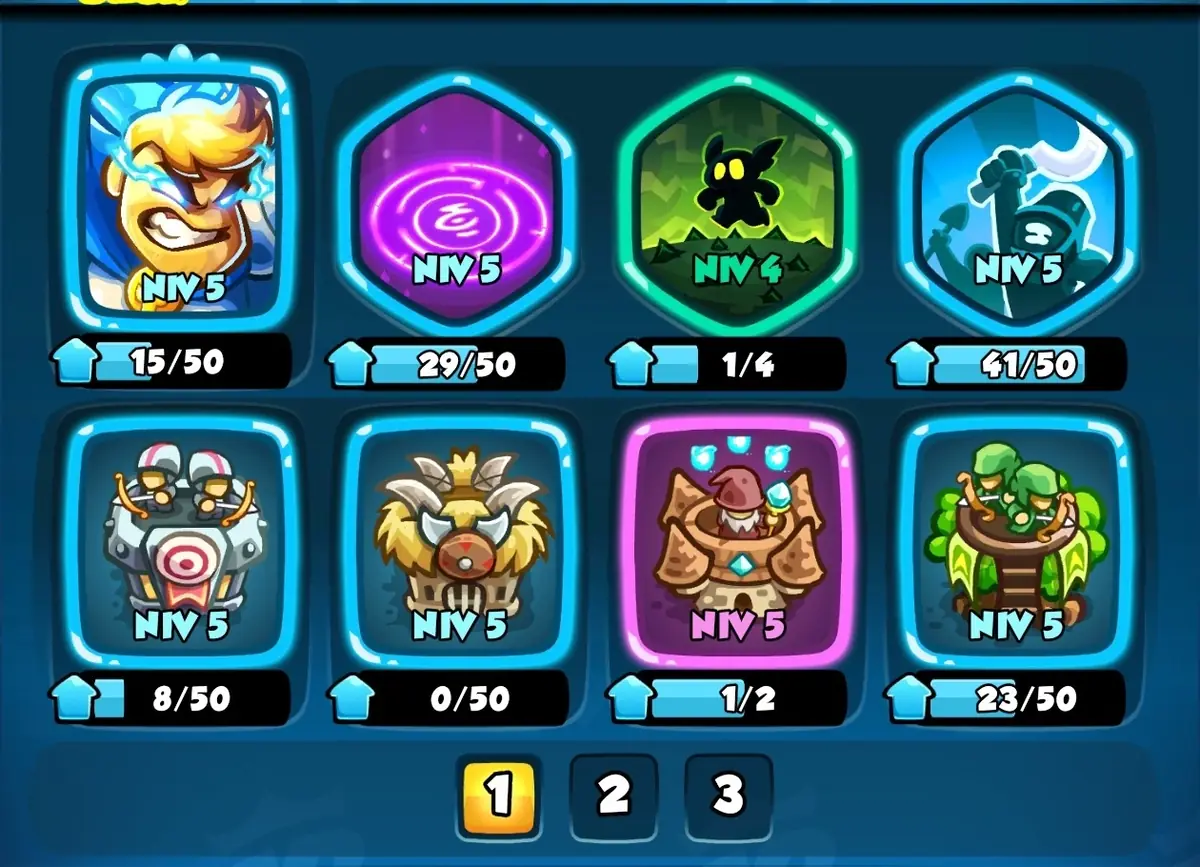1200x867 pixels.
Task: Switch to page 2
Action: pos(613,796)
